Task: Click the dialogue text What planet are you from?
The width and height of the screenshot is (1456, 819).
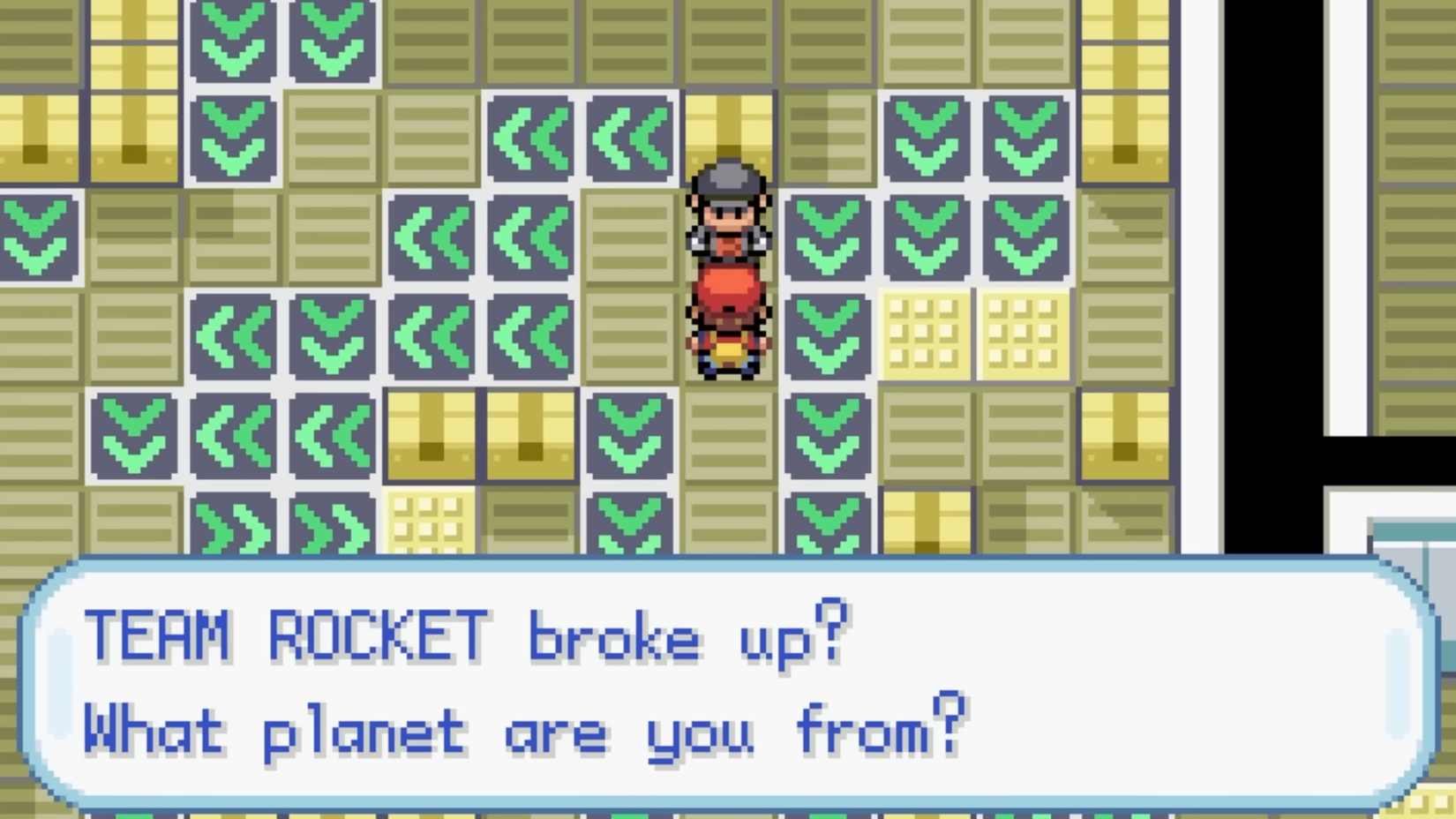Action: coord(521,730)
